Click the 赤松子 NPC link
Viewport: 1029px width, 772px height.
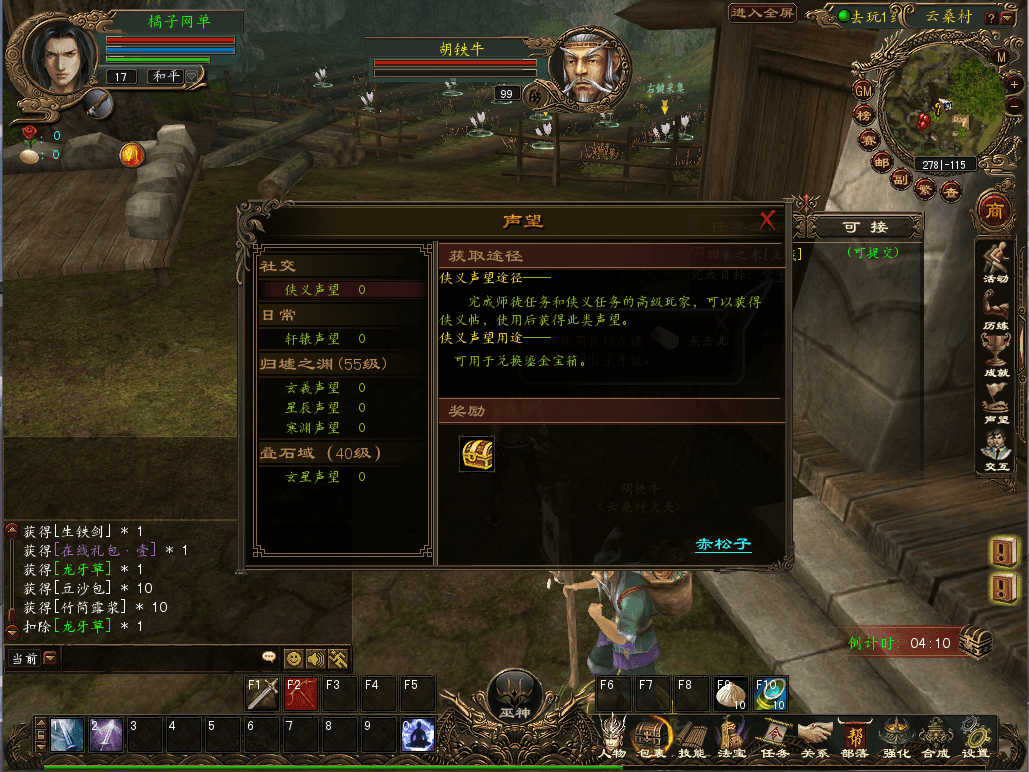(x=723, y=545)
